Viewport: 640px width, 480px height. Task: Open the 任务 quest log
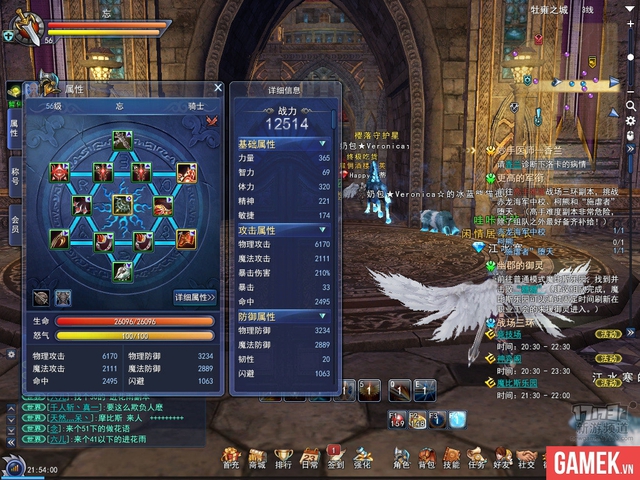coord(475,459)
